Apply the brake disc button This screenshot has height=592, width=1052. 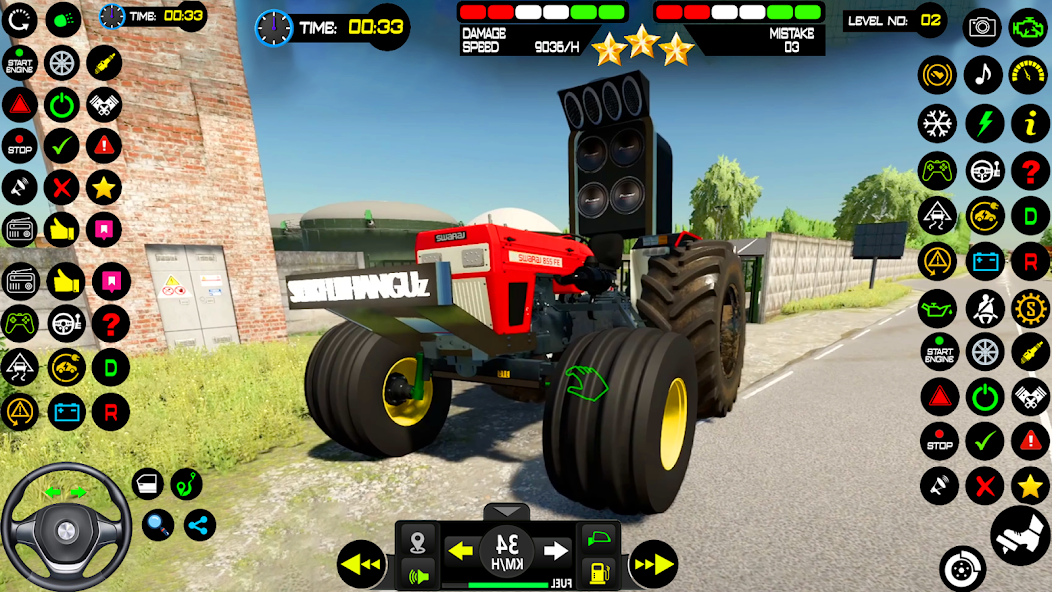point(962,568)
